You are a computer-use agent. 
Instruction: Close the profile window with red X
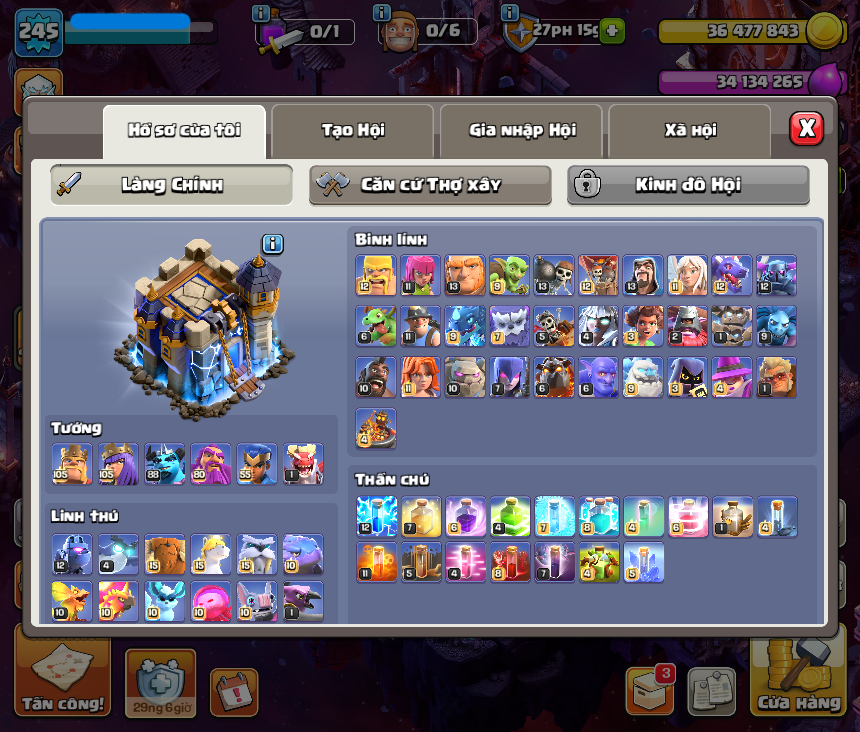[x=806, y=128]
